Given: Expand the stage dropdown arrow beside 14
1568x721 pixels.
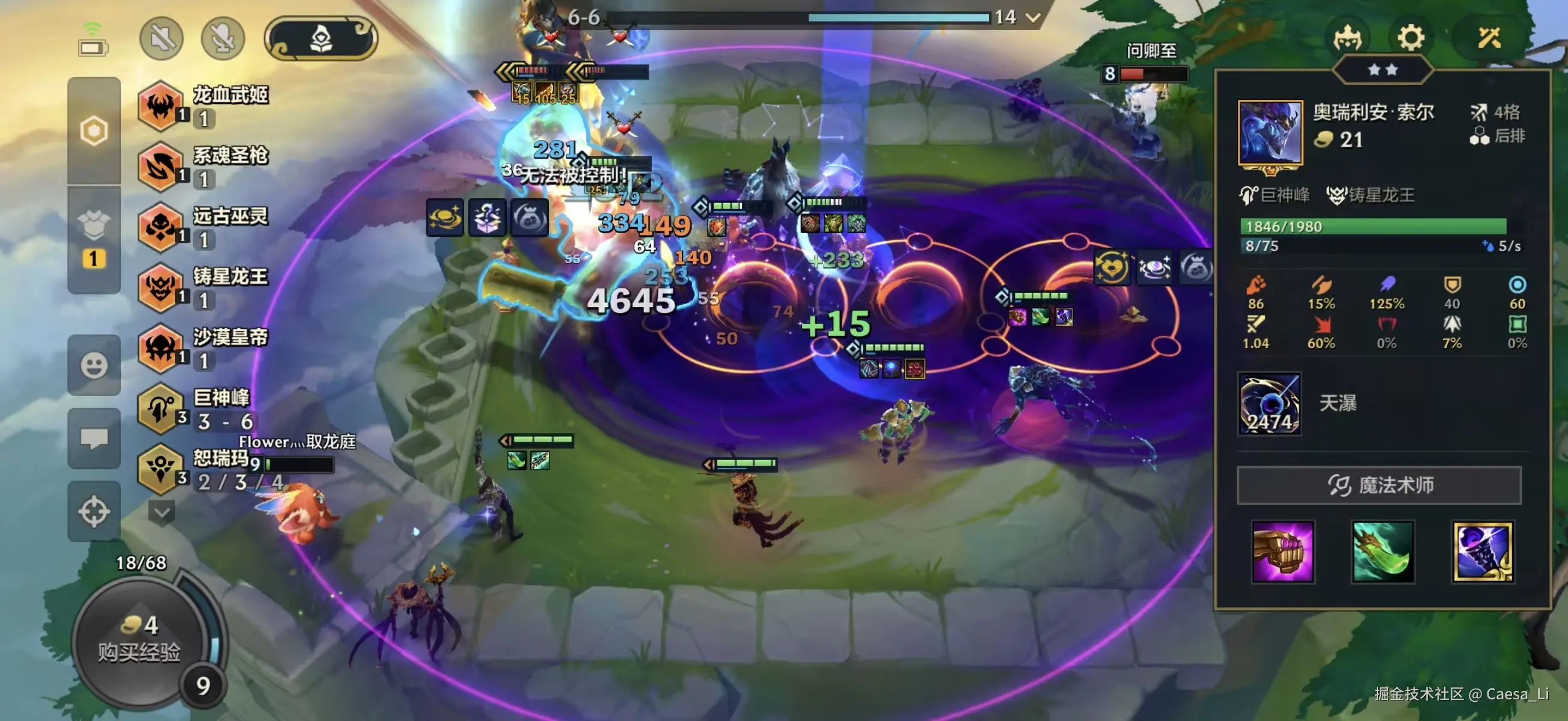Looking at the screenshot, I should 1033,17.
